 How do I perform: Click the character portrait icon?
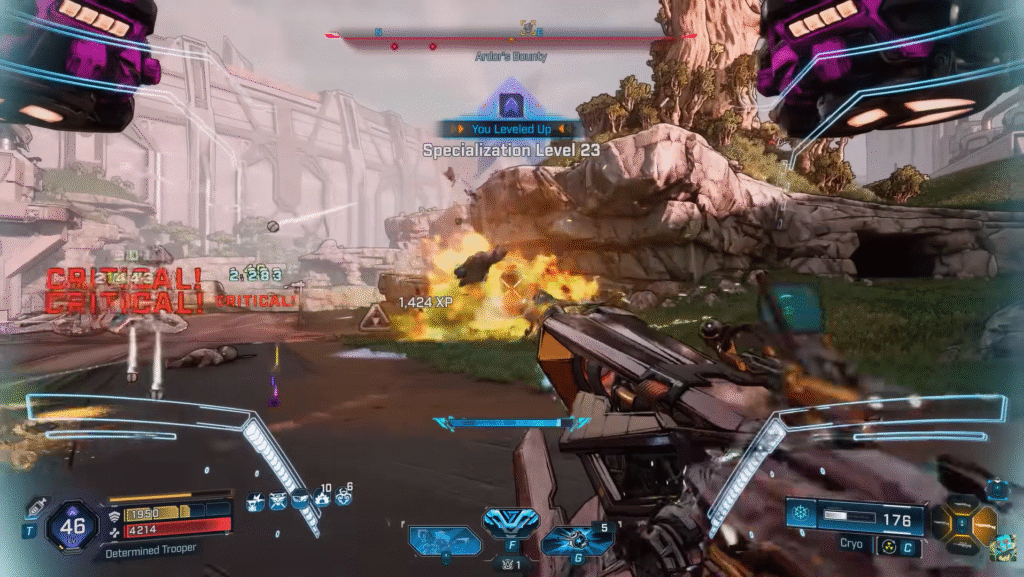click(x=1002, y=548)
